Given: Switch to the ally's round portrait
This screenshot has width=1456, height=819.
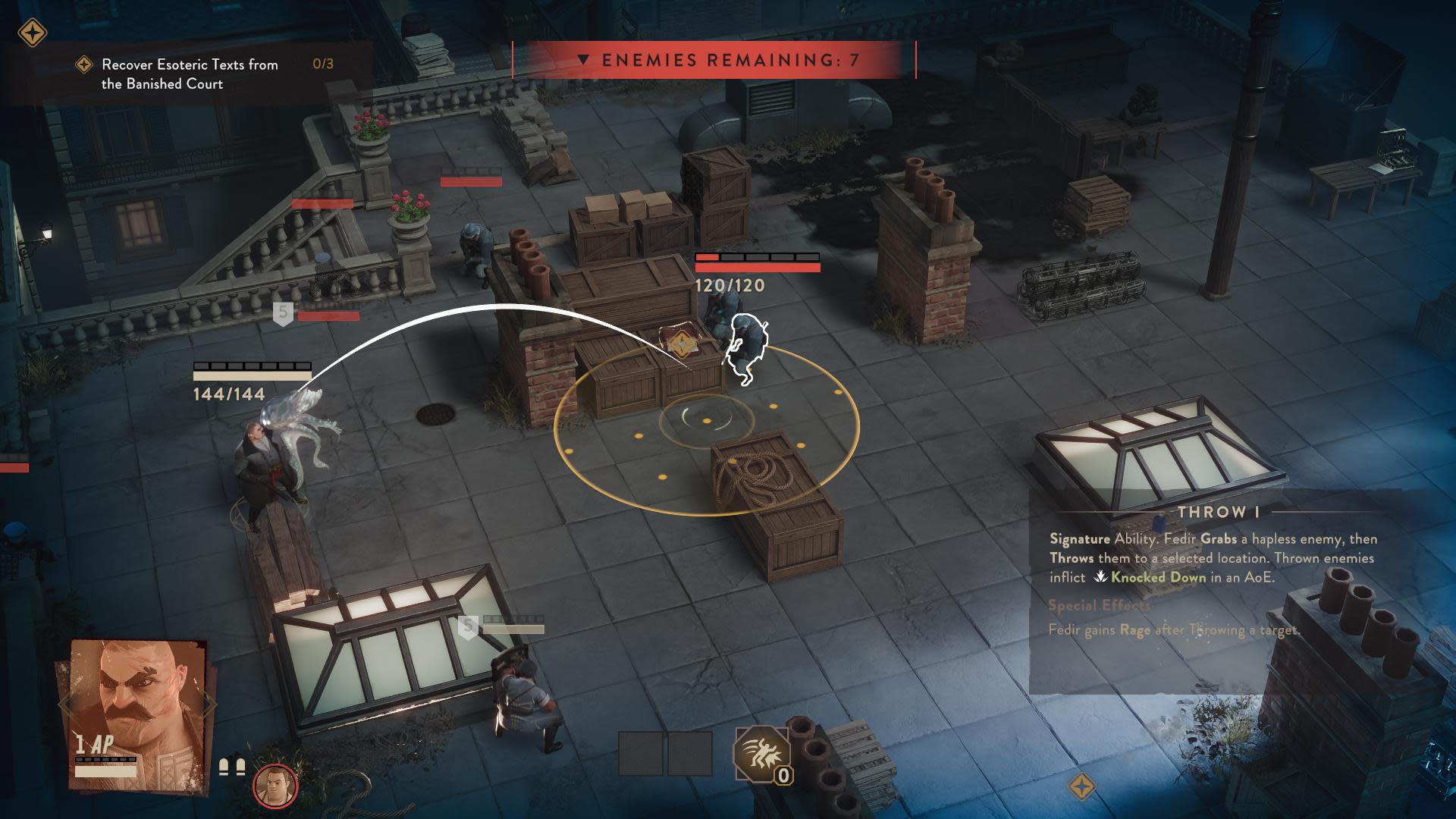Looking at the screenshot, I should point(275,786).
